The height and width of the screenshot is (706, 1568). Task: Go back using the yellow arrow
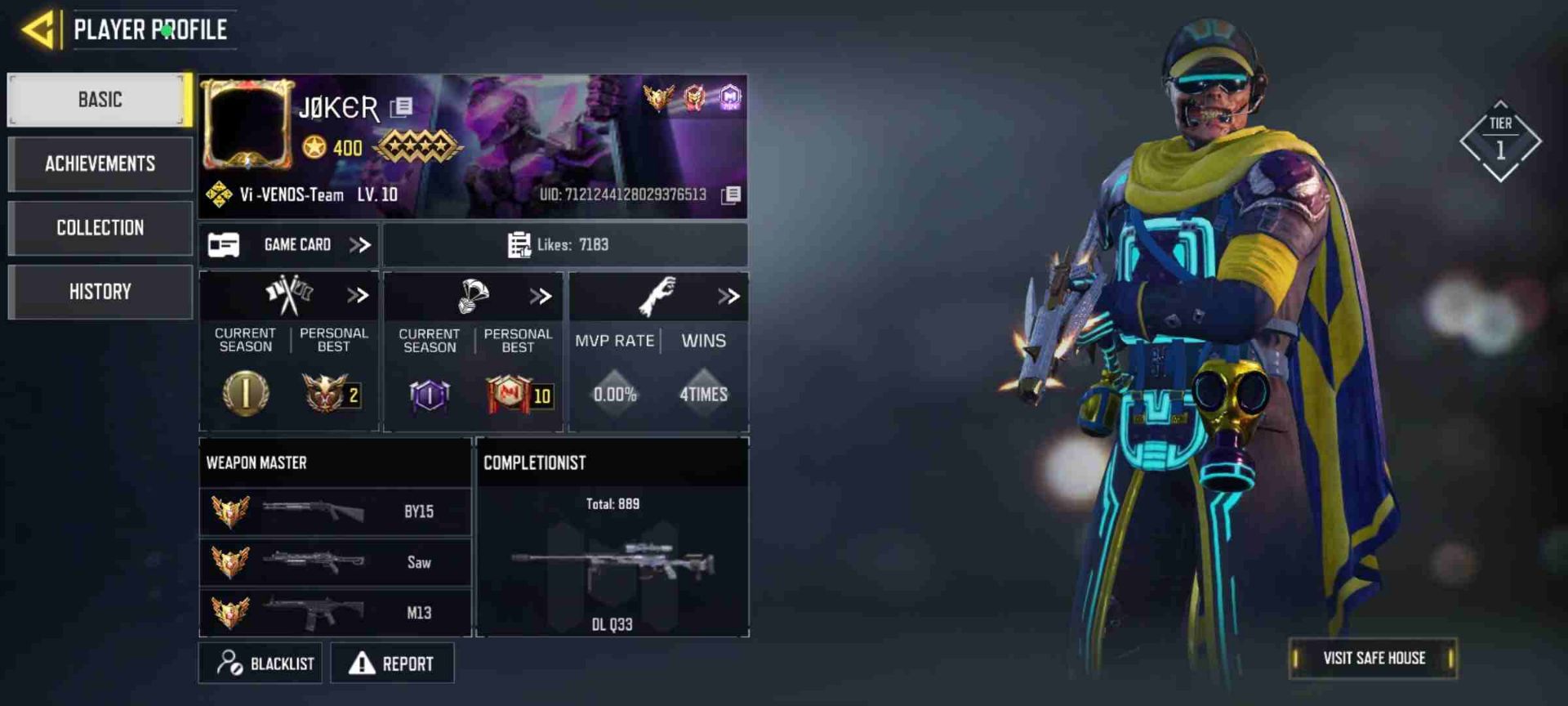click(x=38, y=30)
